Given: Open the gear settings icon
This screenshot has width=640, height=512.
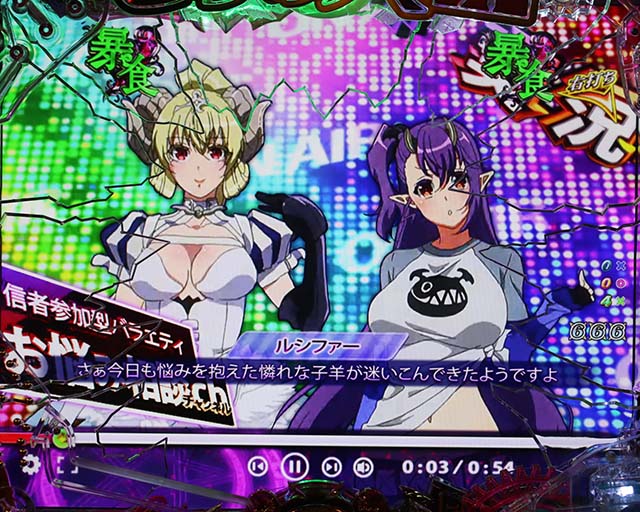Looking at the screenshot, I should pos(30,464).
